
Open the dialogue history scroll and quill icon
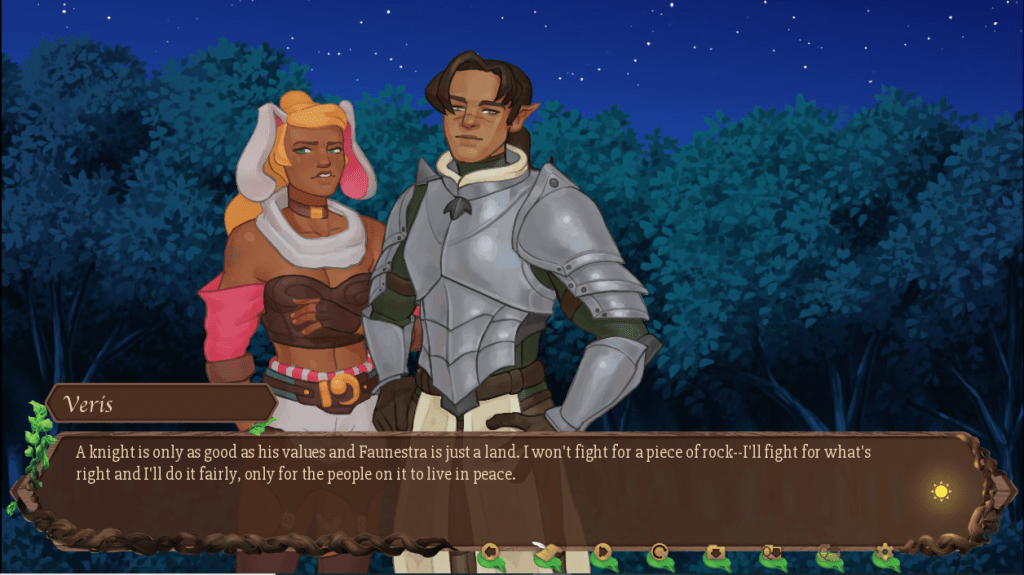(x=546, y=551)
